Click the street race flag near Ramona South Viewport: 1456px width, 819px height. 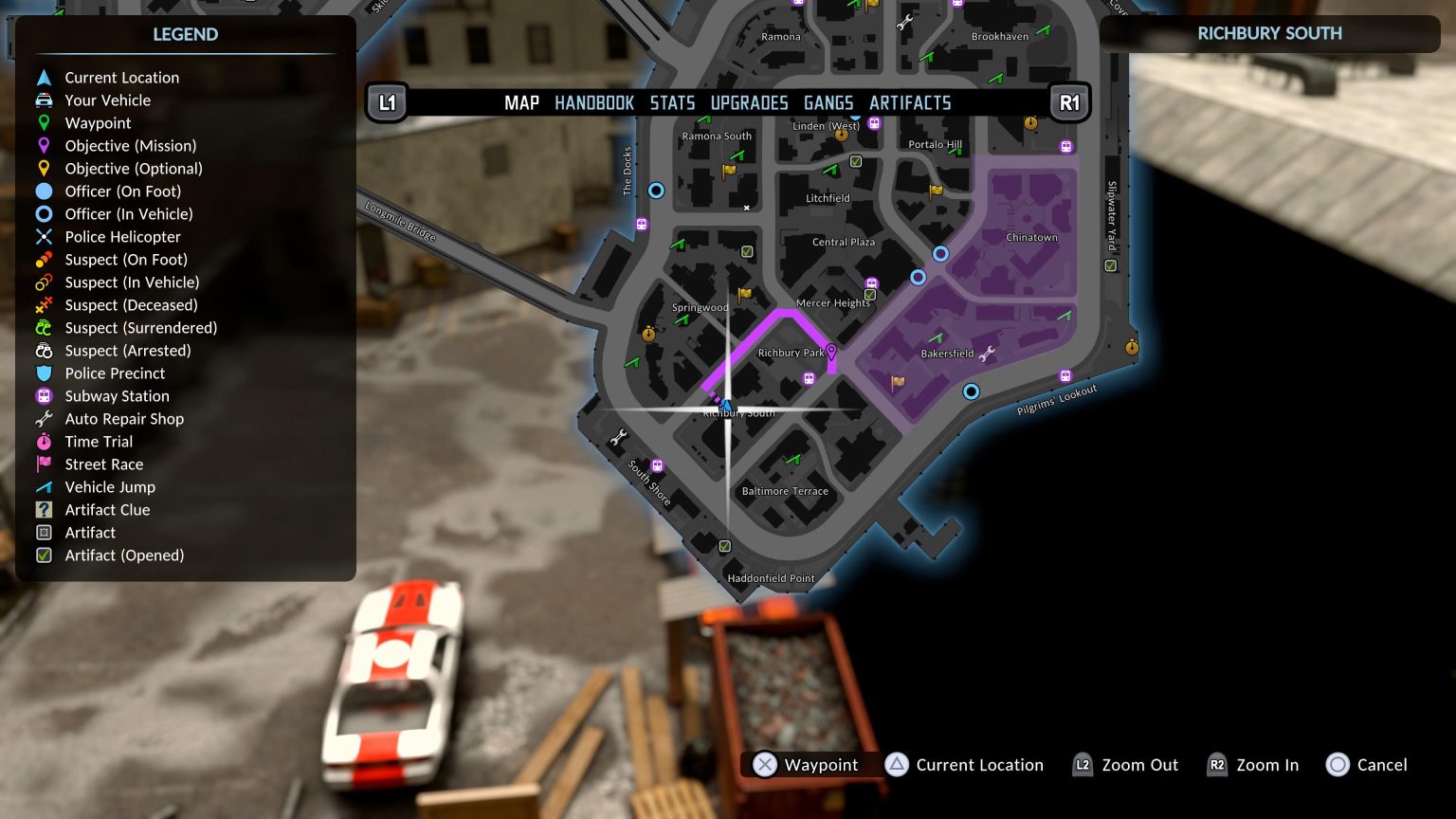(x=730, y=171)
